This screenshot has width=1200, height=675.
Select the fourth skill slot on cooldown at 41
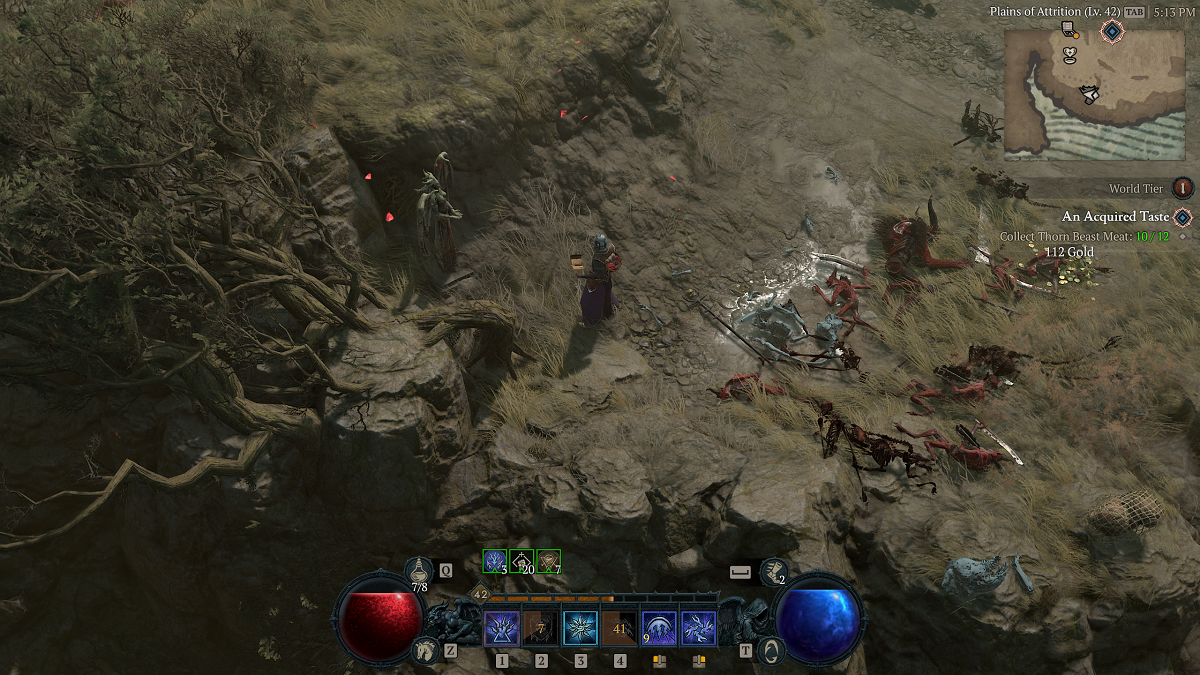(x=620, y=629)
